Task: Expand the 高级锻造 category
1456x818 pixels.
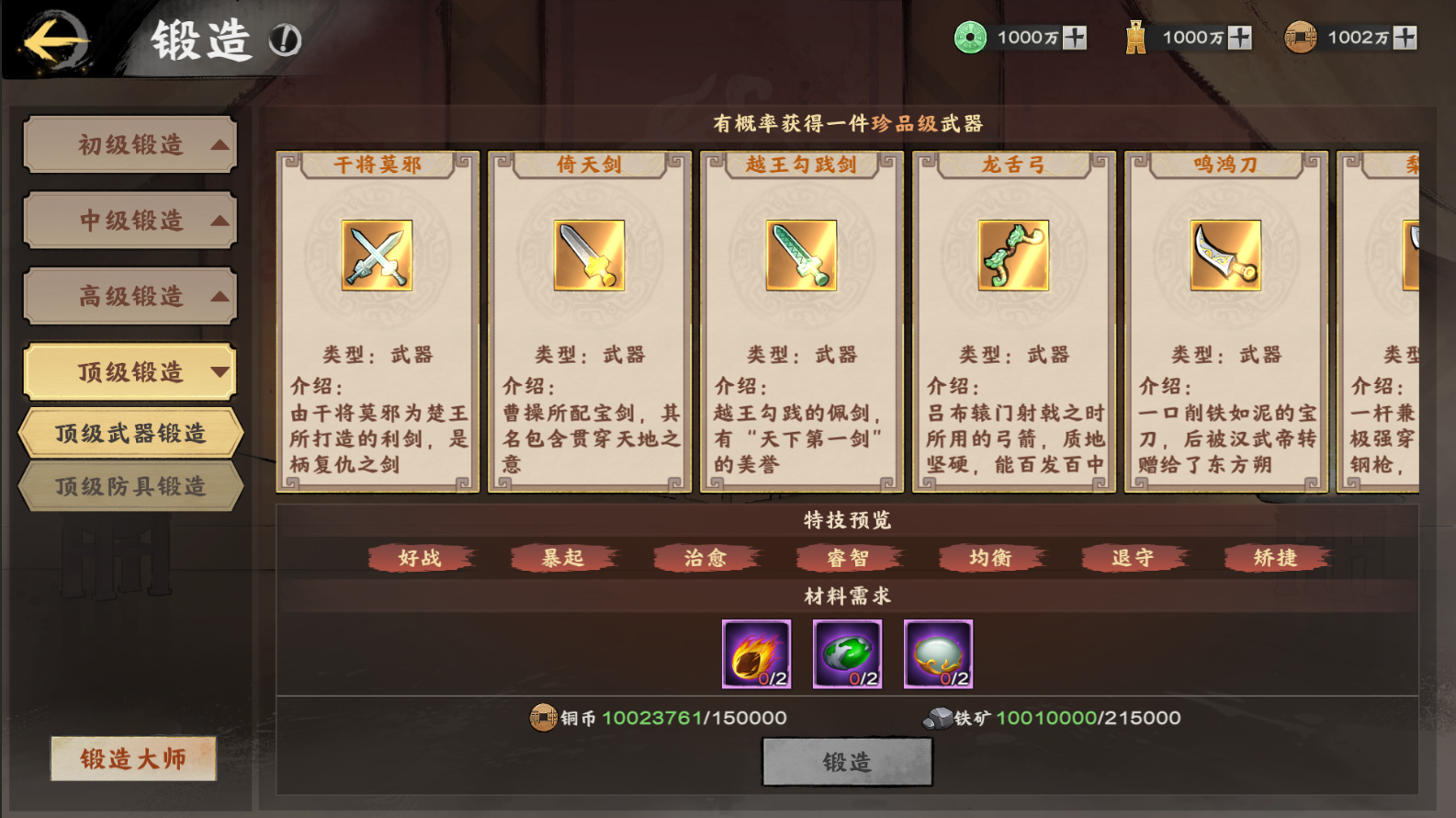Action: [x=130, y=296]
